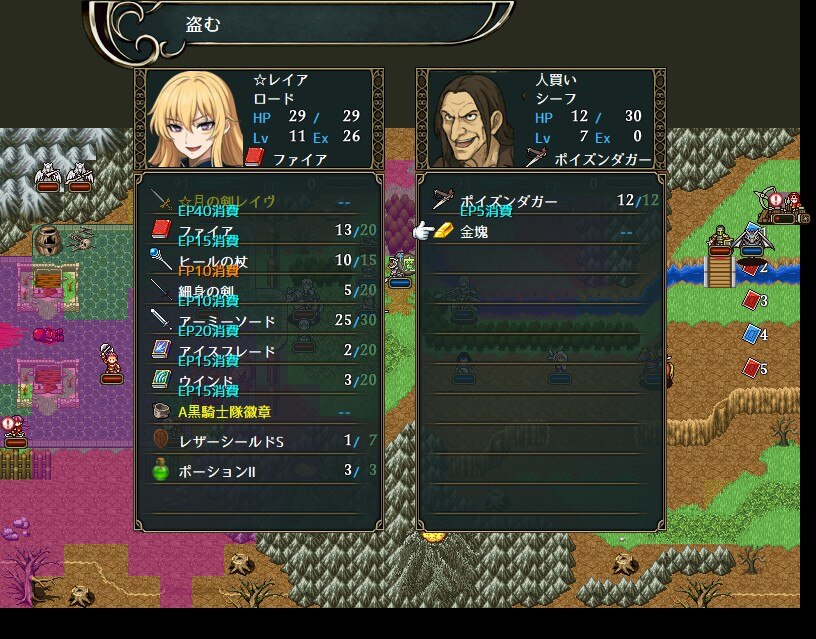Pick the アイスブレード tome entry
The image size is (816, 639).
tap(258, 351)
